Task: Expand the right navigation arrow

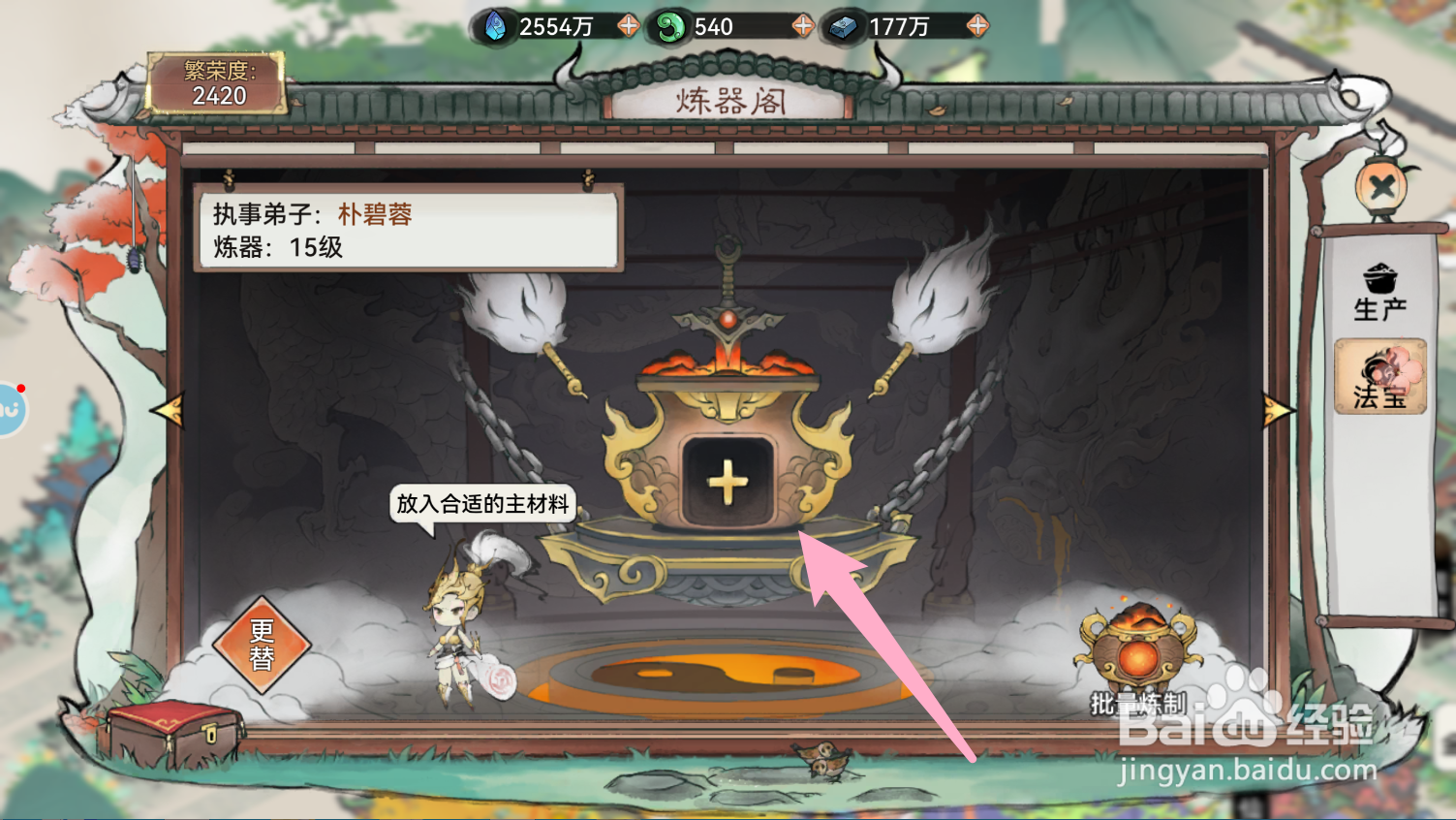Action: (x=1277, y=411)
